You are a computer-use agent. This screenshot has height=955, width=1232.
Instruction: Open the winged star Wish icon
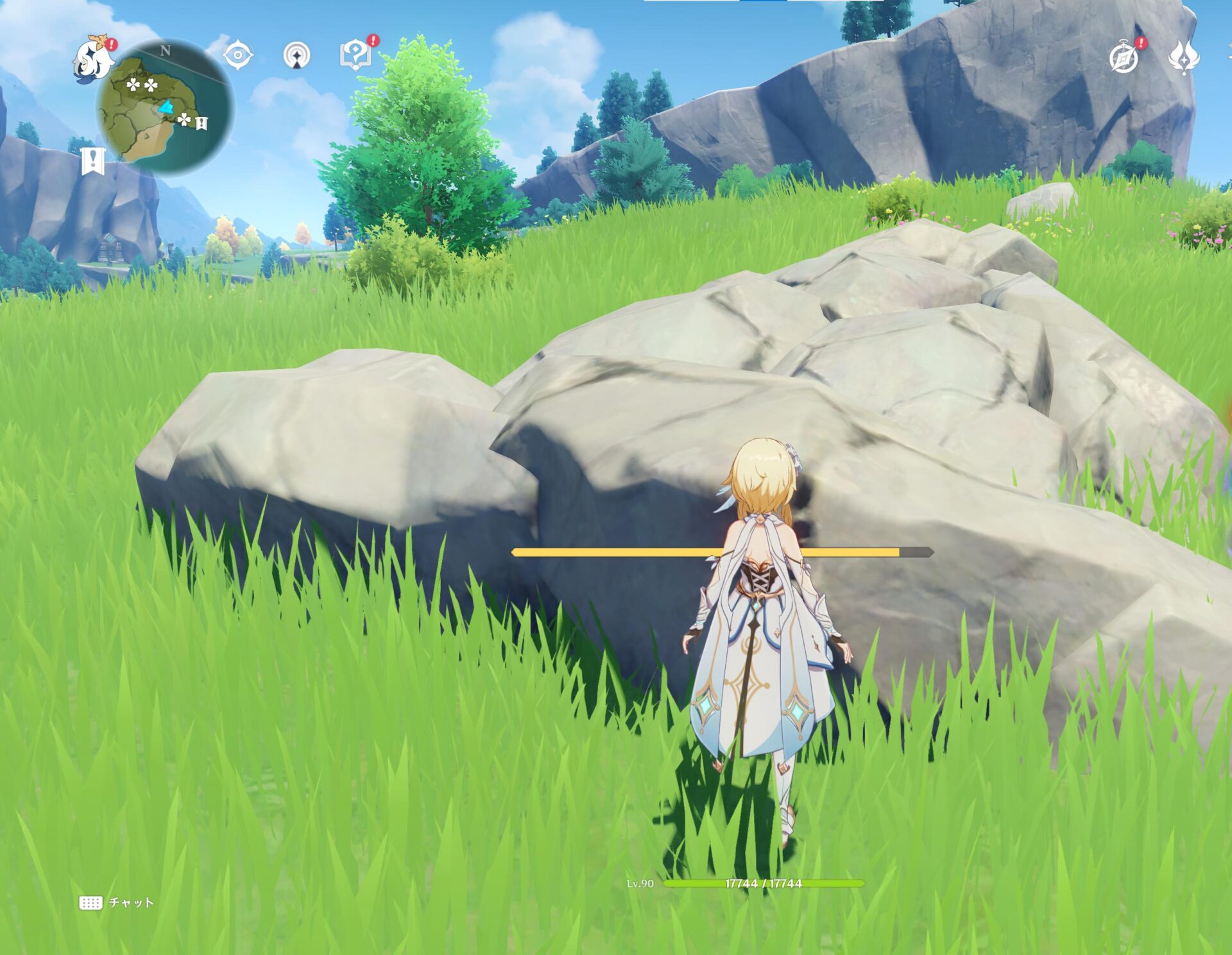point(1183,57)
